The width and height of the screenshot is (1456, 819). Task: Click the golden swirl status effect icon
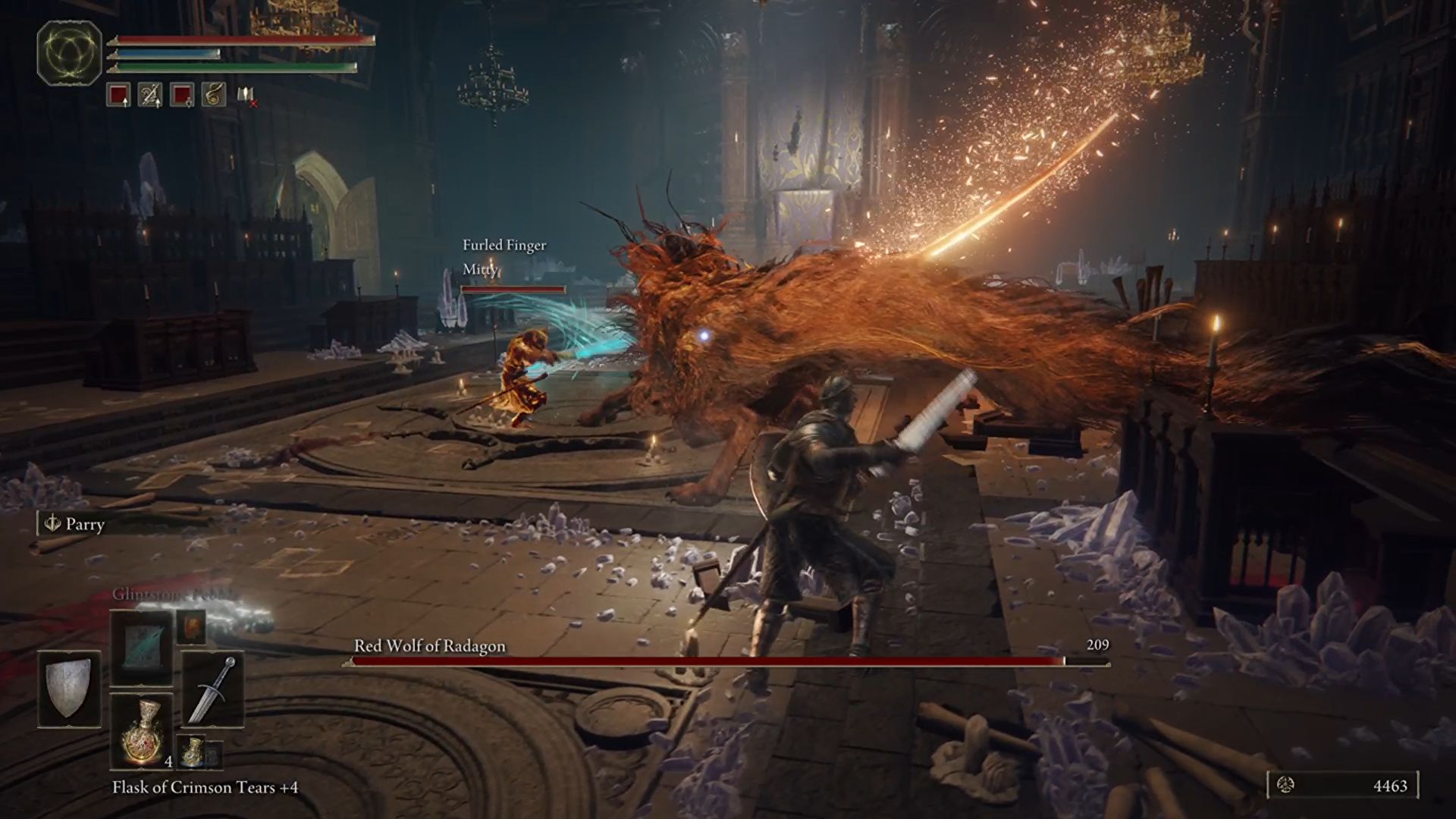coord(214,95)
